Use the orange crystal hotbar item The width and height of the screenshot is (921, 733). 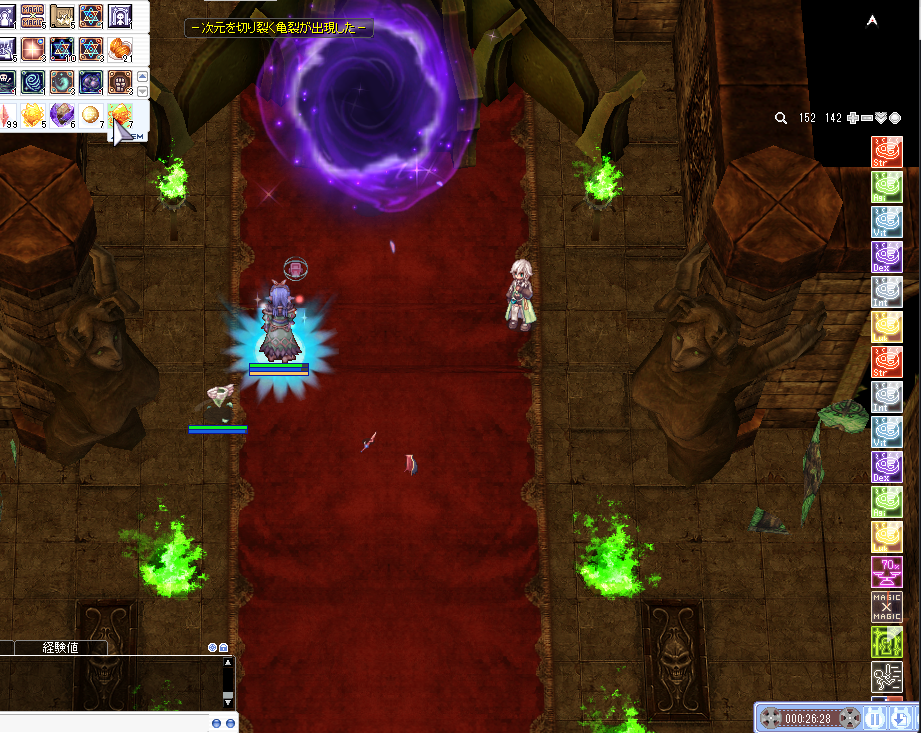pos(121,115)
